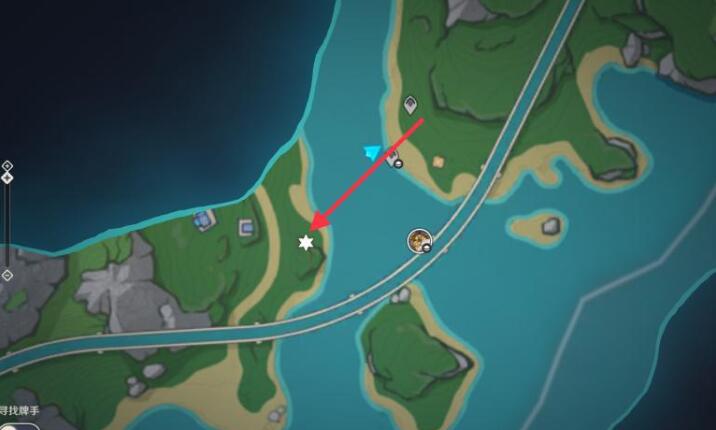716x430 pixels.
Task: Select the white square domain marker
Action: [x=246, y=229]
